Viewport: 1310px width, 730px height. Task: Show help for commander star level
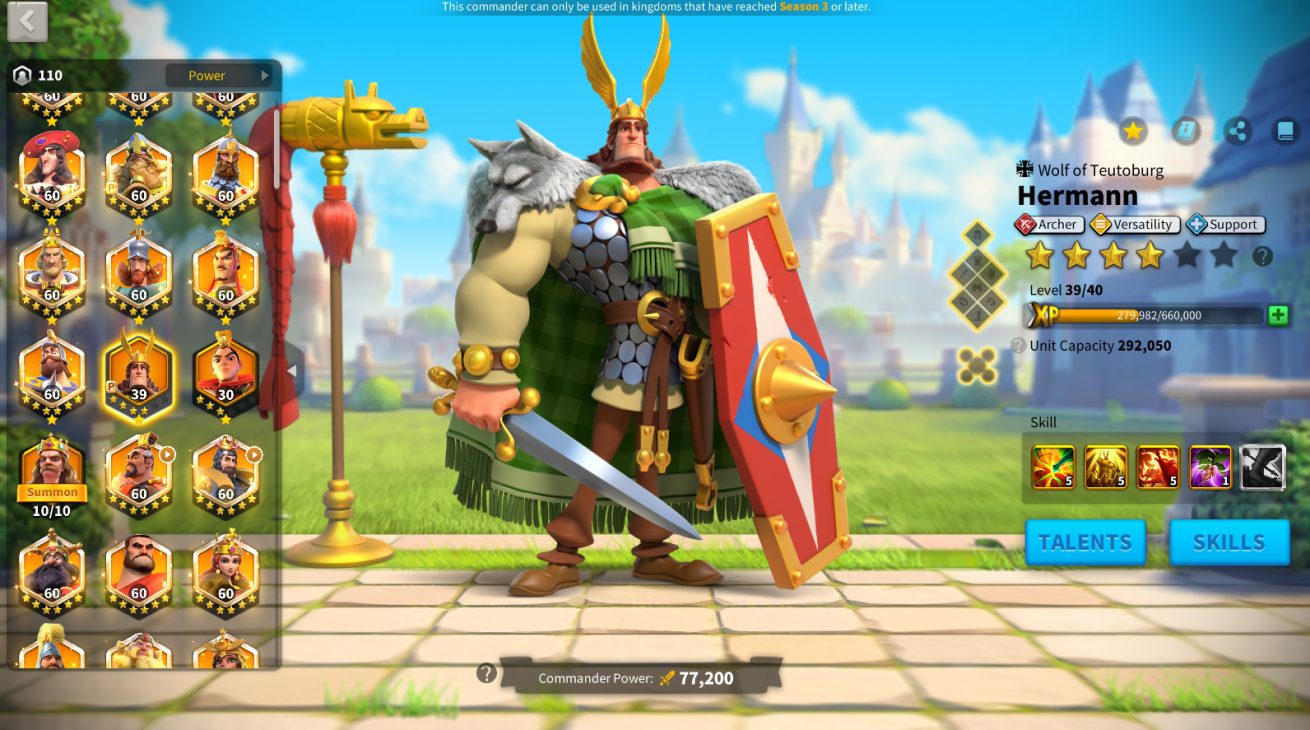tap(1263, 256)
